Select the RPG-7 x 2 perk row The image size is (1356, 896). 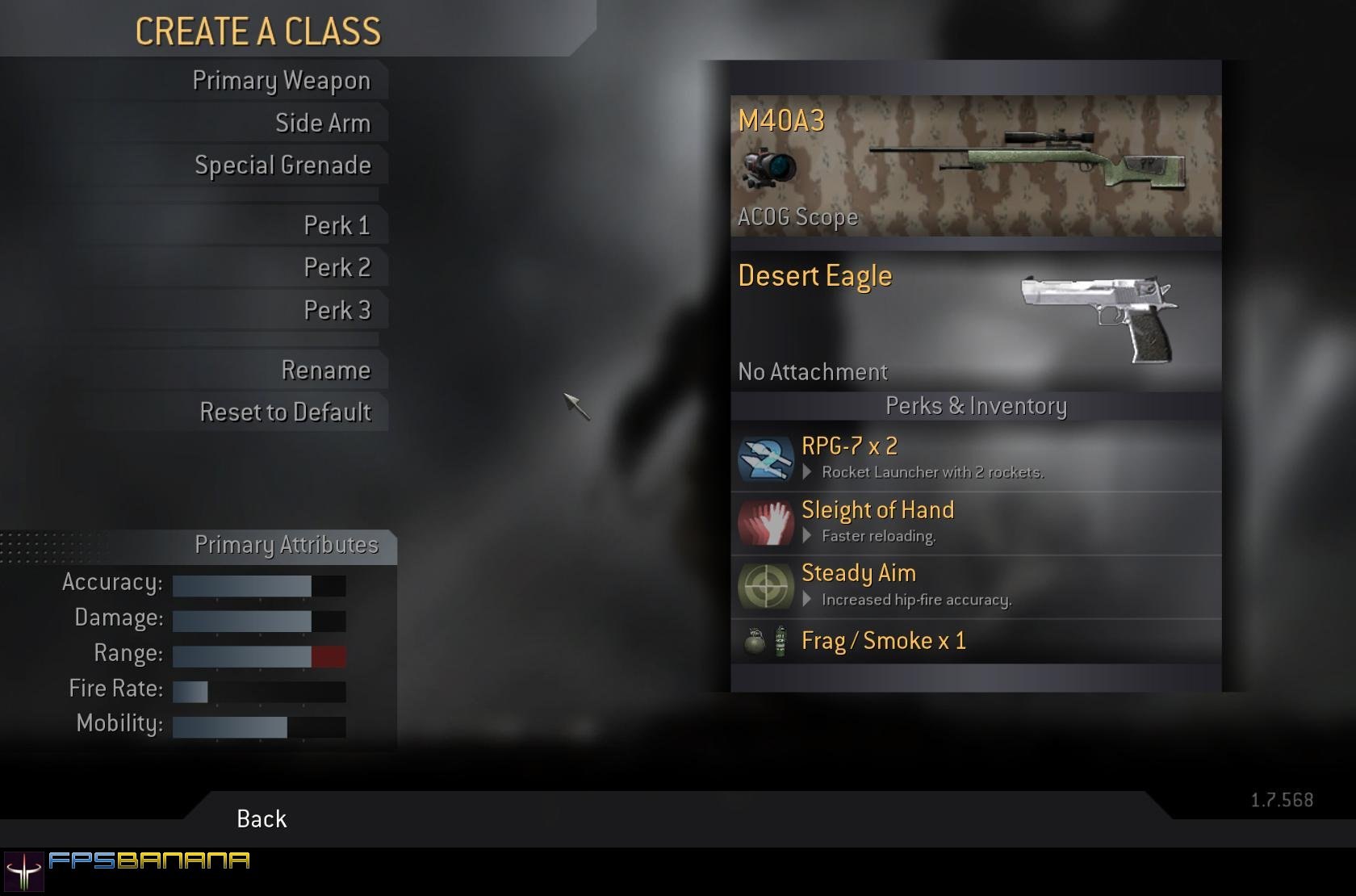(x=975, y=458)
